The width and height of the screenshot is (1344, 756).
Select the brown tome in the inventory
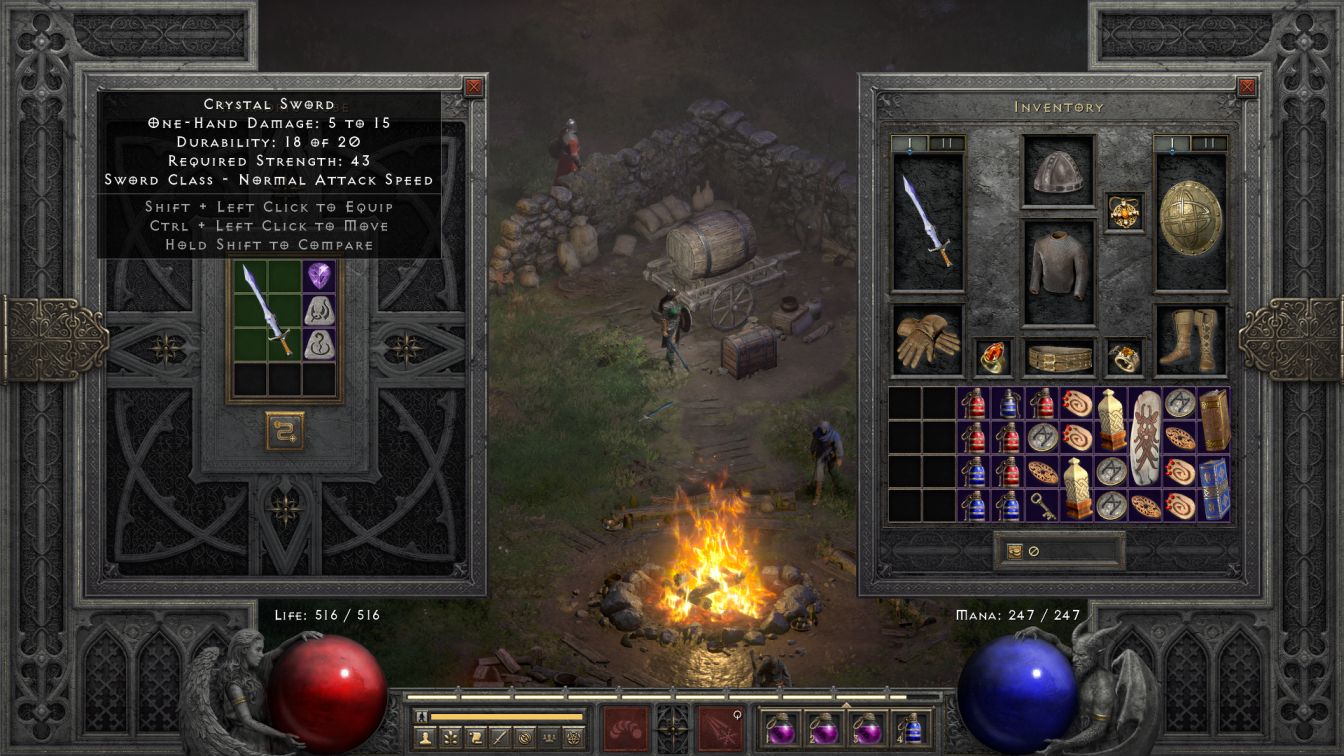click(1213, 420)
